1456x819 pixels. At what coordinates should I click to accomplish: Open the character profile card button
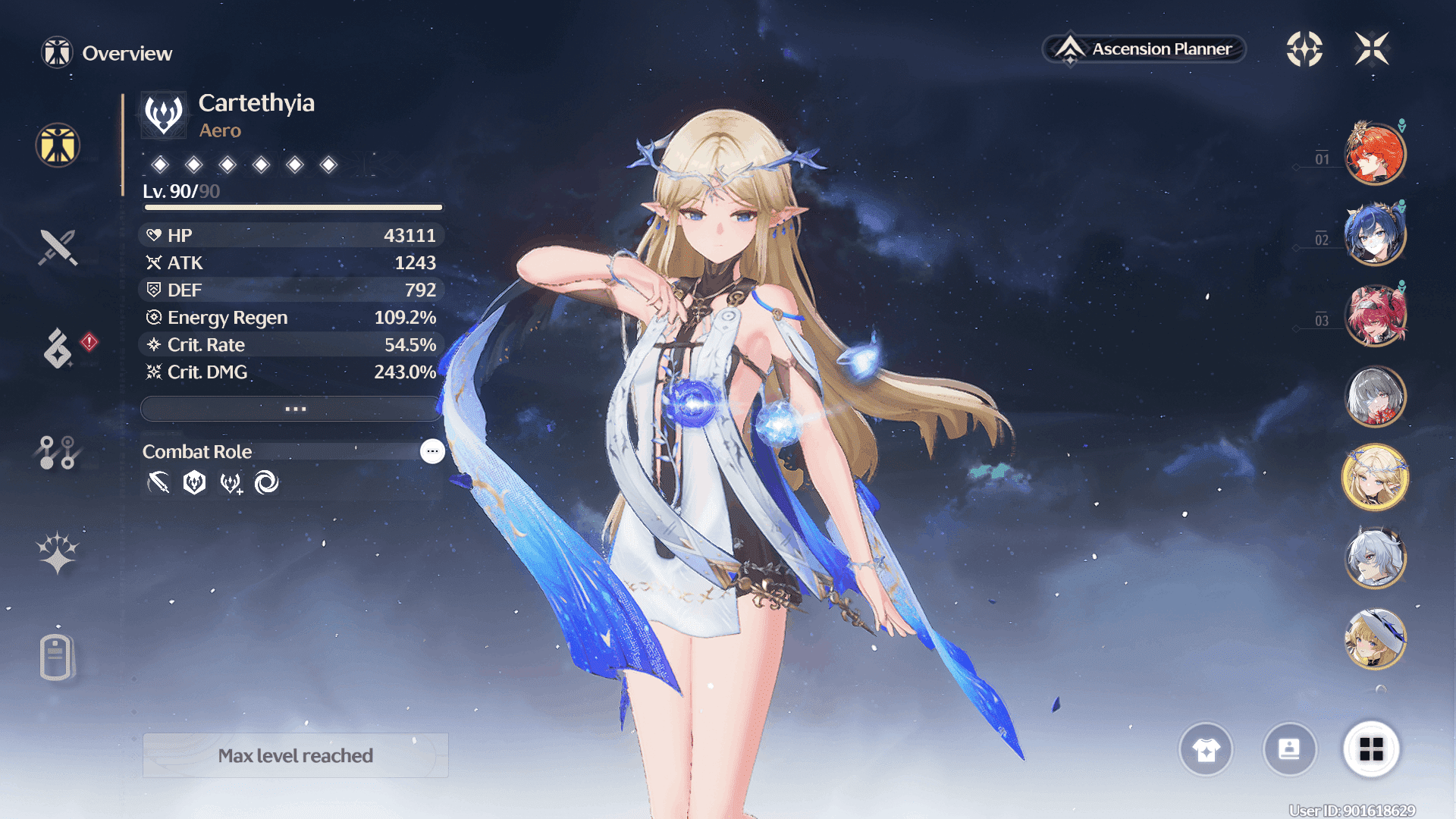pos(1289,749)
